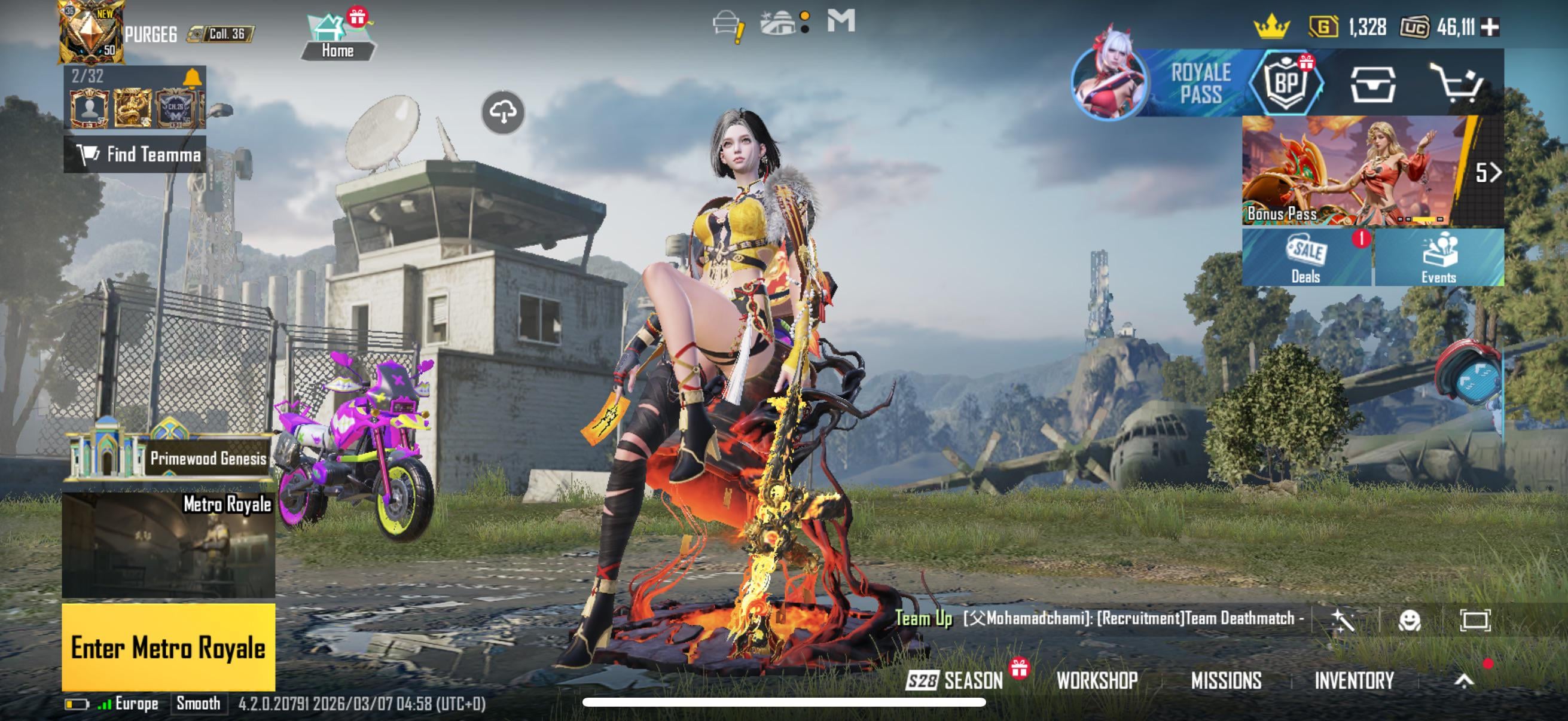Open the shopping cart store

pos(1457,83)
